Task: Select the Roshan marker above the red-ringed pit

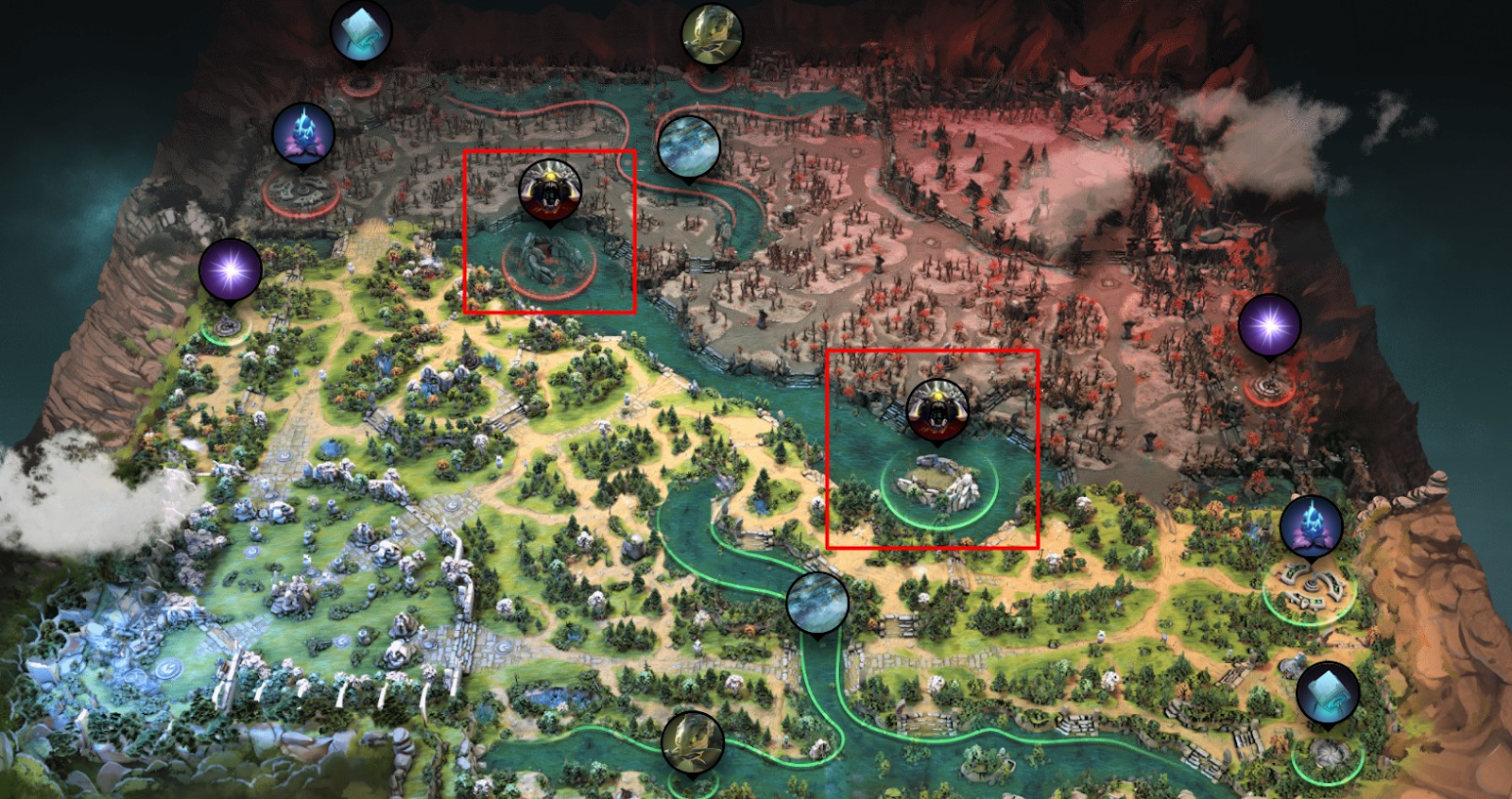Action: coord(549,189)
